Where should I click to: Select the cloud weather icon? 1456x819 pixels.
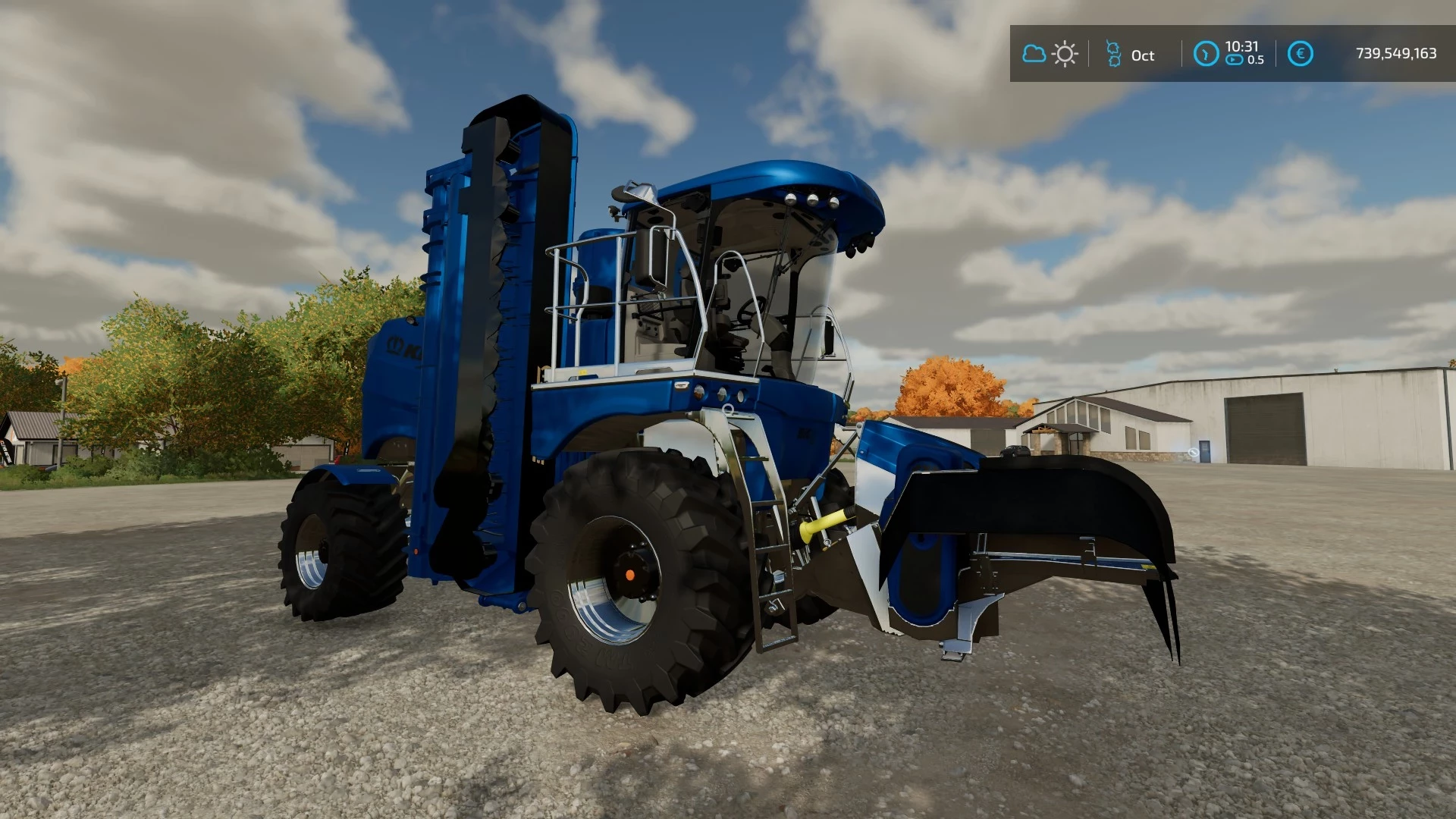pos(1034,53)
